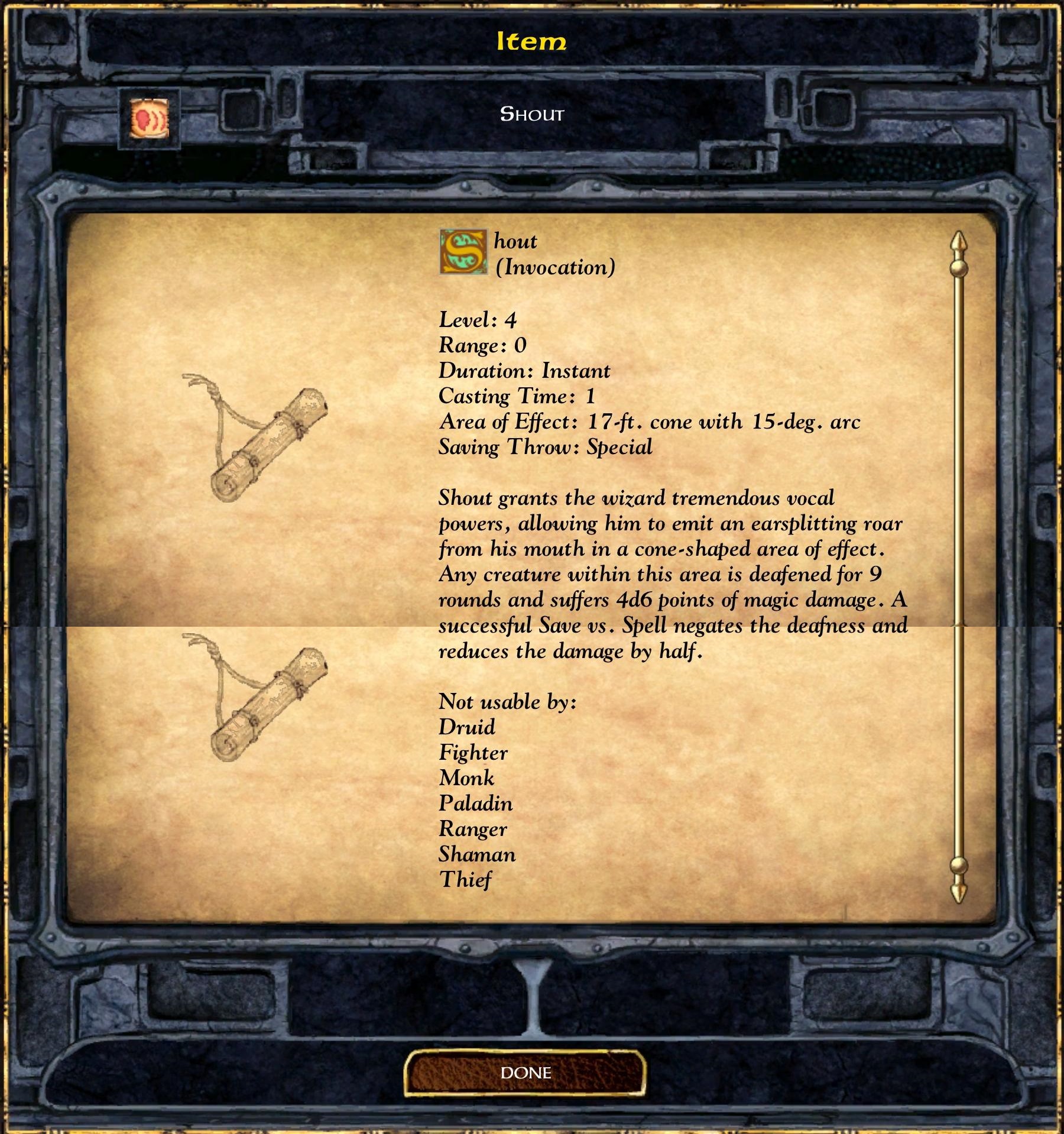The width and height of the screenshot is (1064, 1134).
Task: Click the scrollbar's up arrow
Action: (x=958, y=244)
